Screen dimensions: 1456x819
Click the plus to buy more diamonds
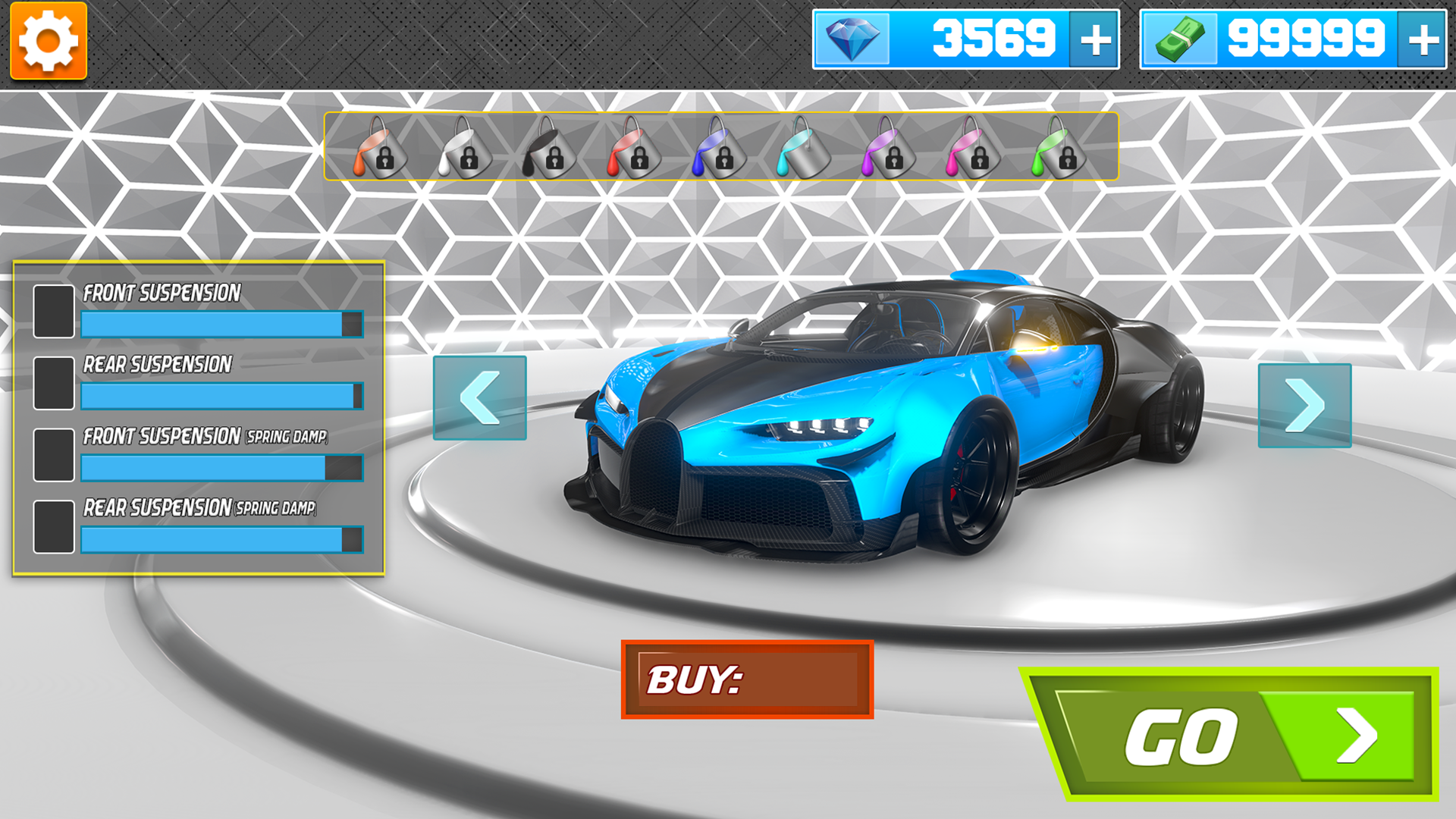click(1095, 40)
